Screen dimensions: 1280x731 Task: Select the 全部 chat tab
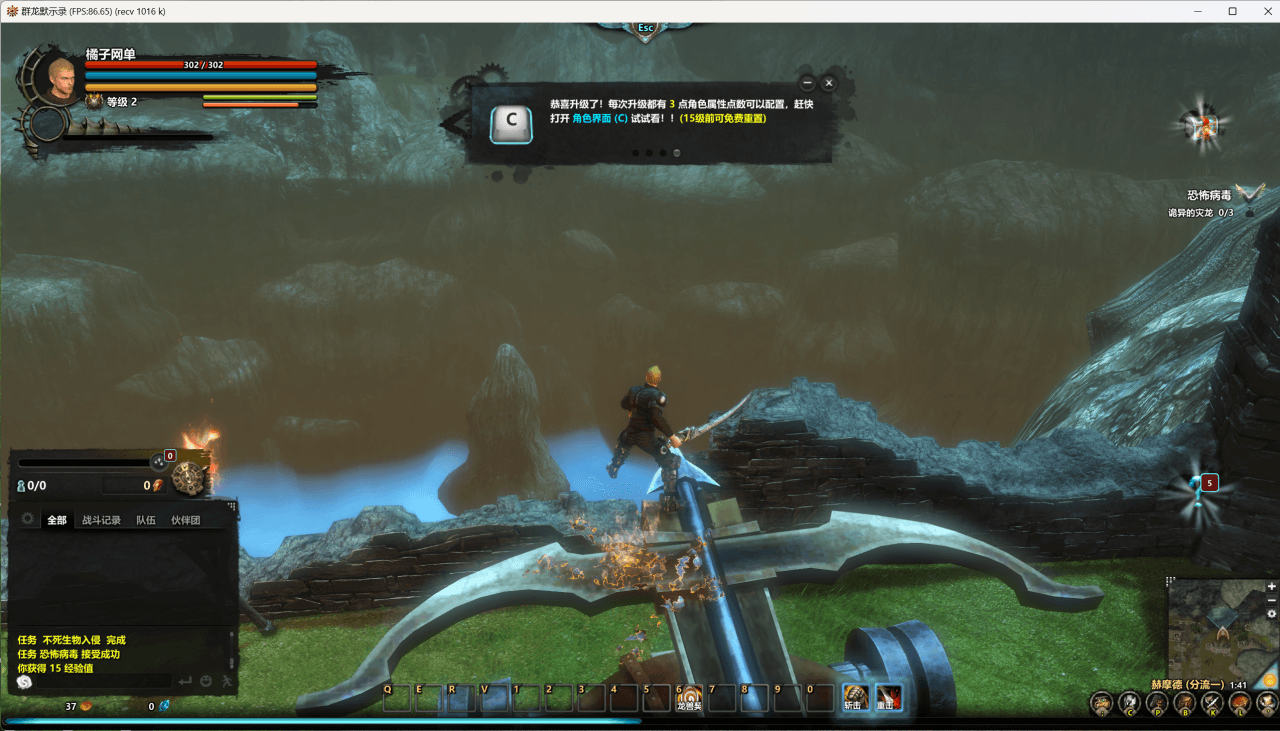pos(57,520)
